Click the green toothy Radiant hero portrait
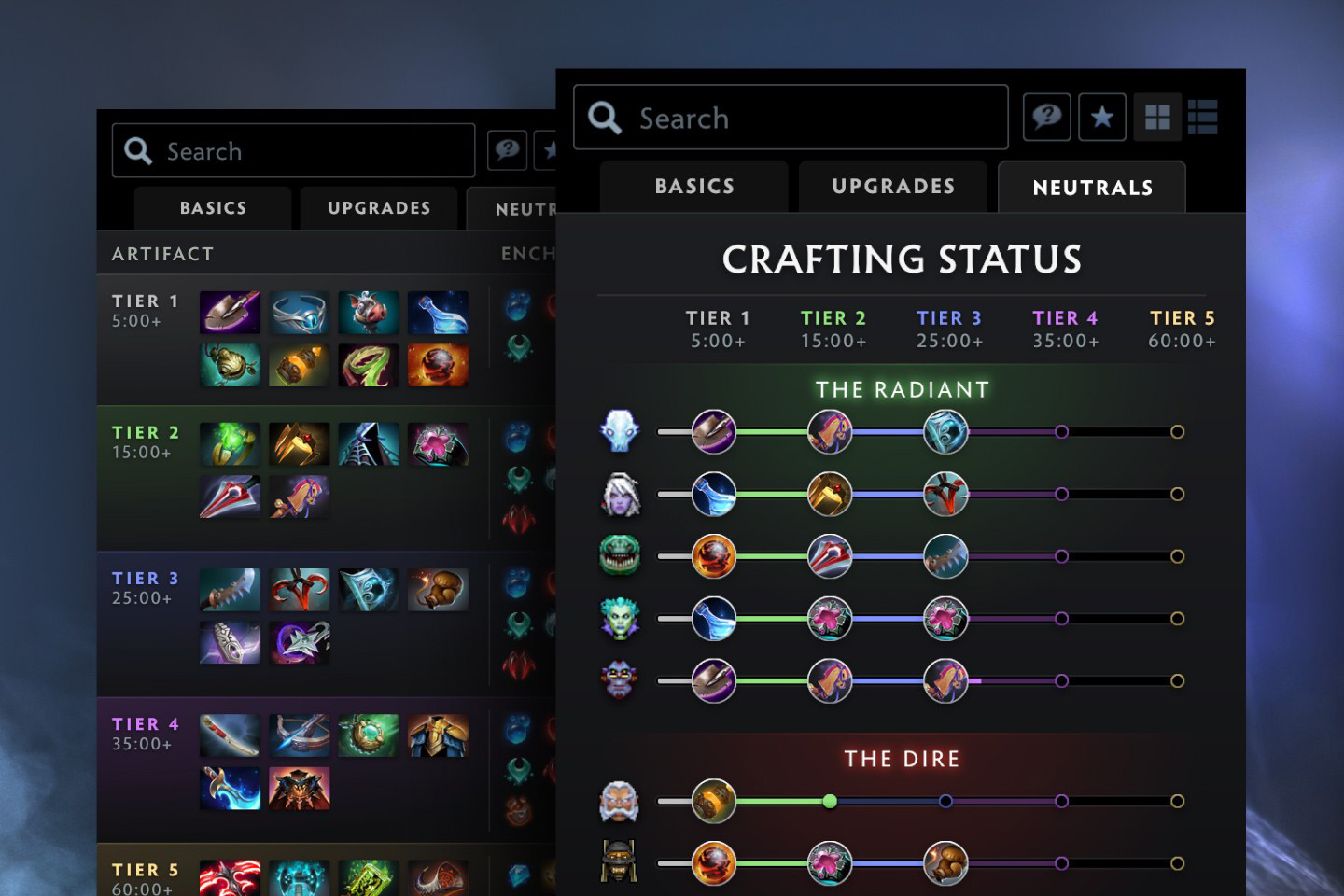 (x=619, y=556)
